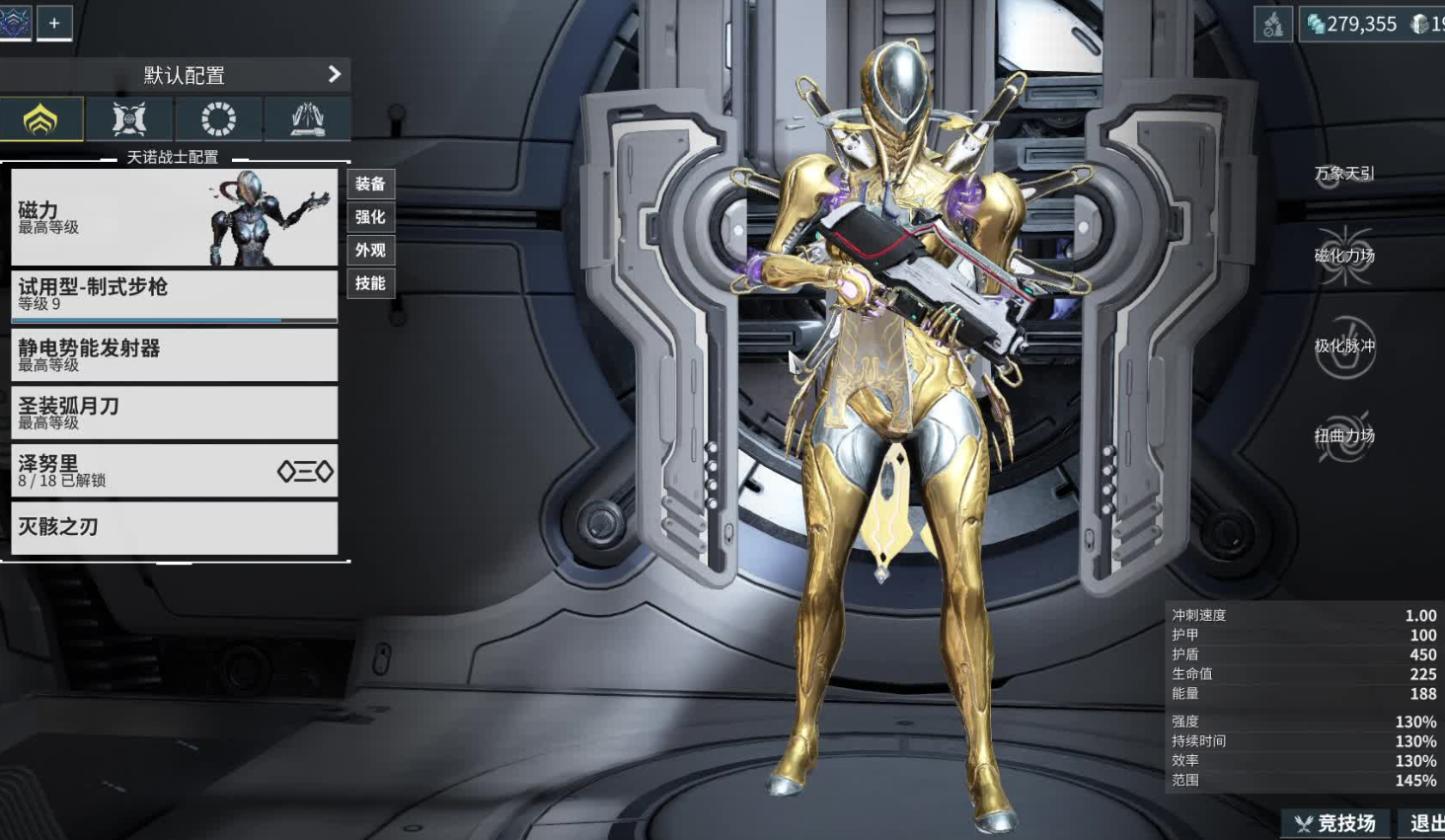Image resolution: width=1445 pixels, height=840 pixels.
Task: Exit the arsenal with 退出
Action: [1425, 823]
